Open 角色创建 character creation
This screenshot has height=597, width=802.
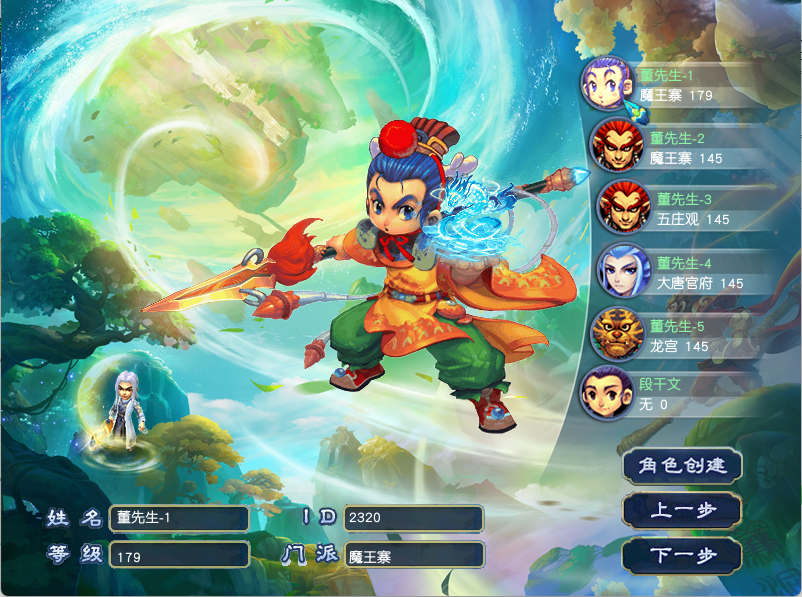pyautogui.click(x=683, y=466)
